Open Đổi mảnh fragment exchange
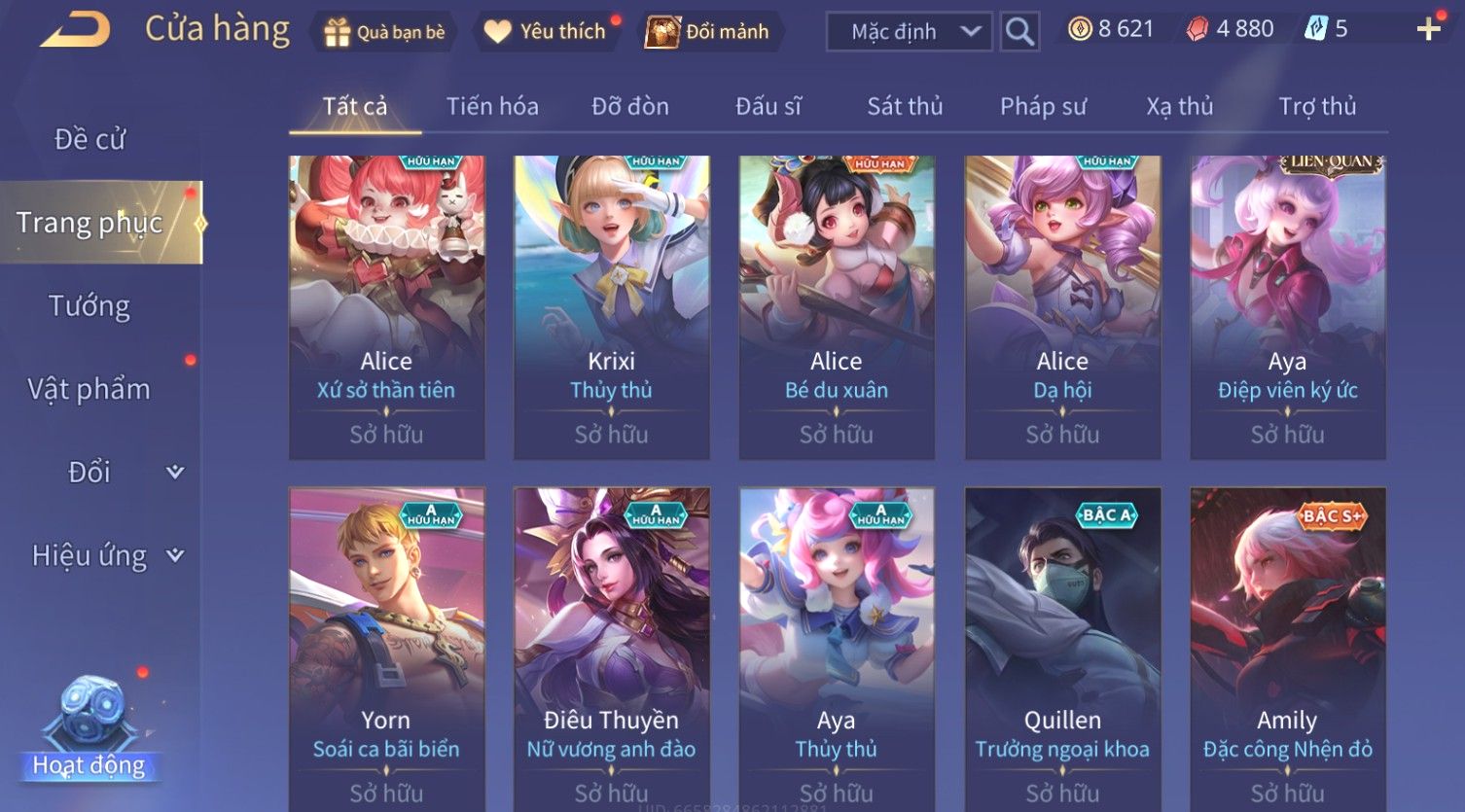 pos(709,32)
